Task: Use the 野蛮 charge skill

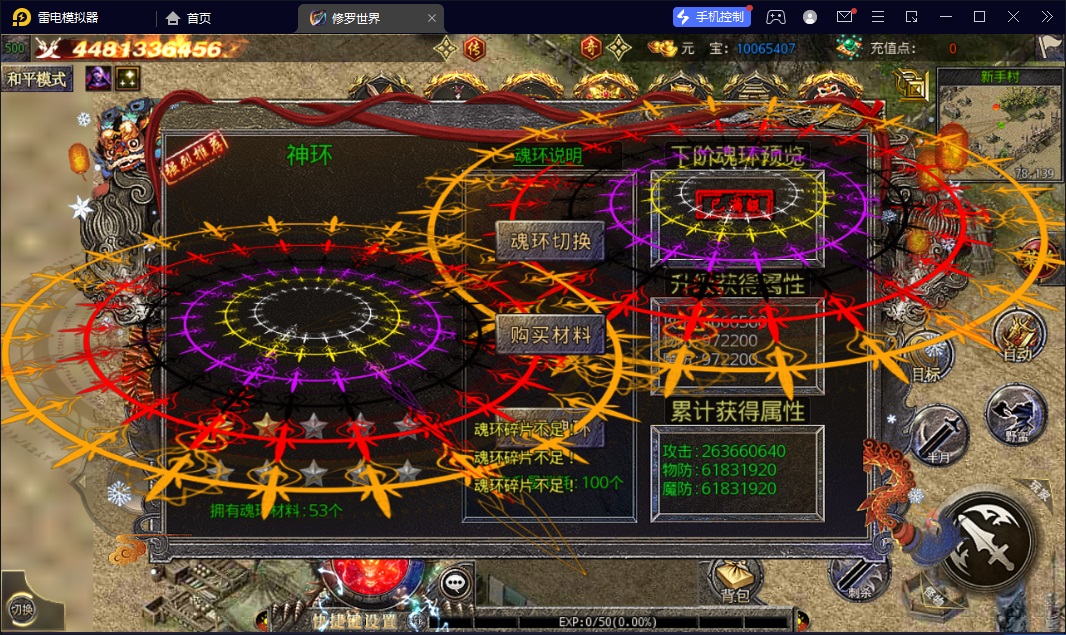Action: click(1016, 415)
